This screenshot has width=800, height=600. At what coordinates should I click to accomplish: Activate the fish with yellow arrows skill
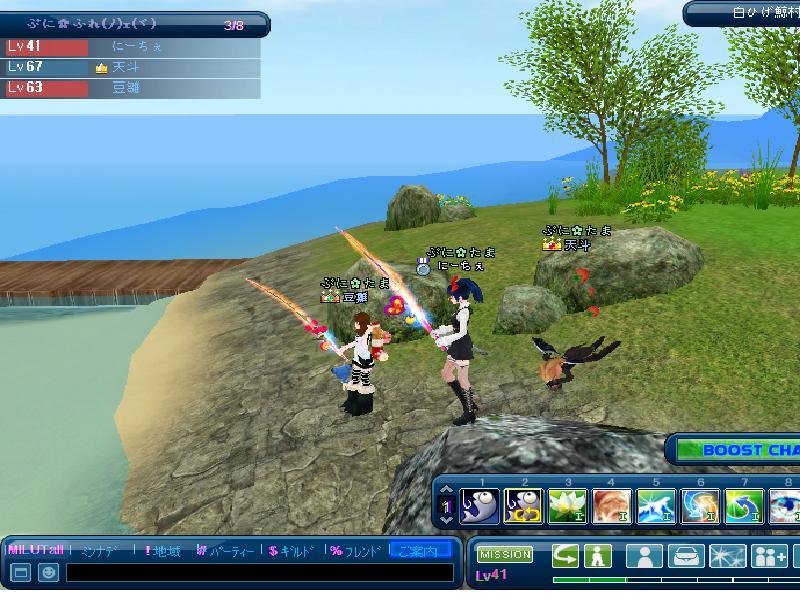pos(524,506)
